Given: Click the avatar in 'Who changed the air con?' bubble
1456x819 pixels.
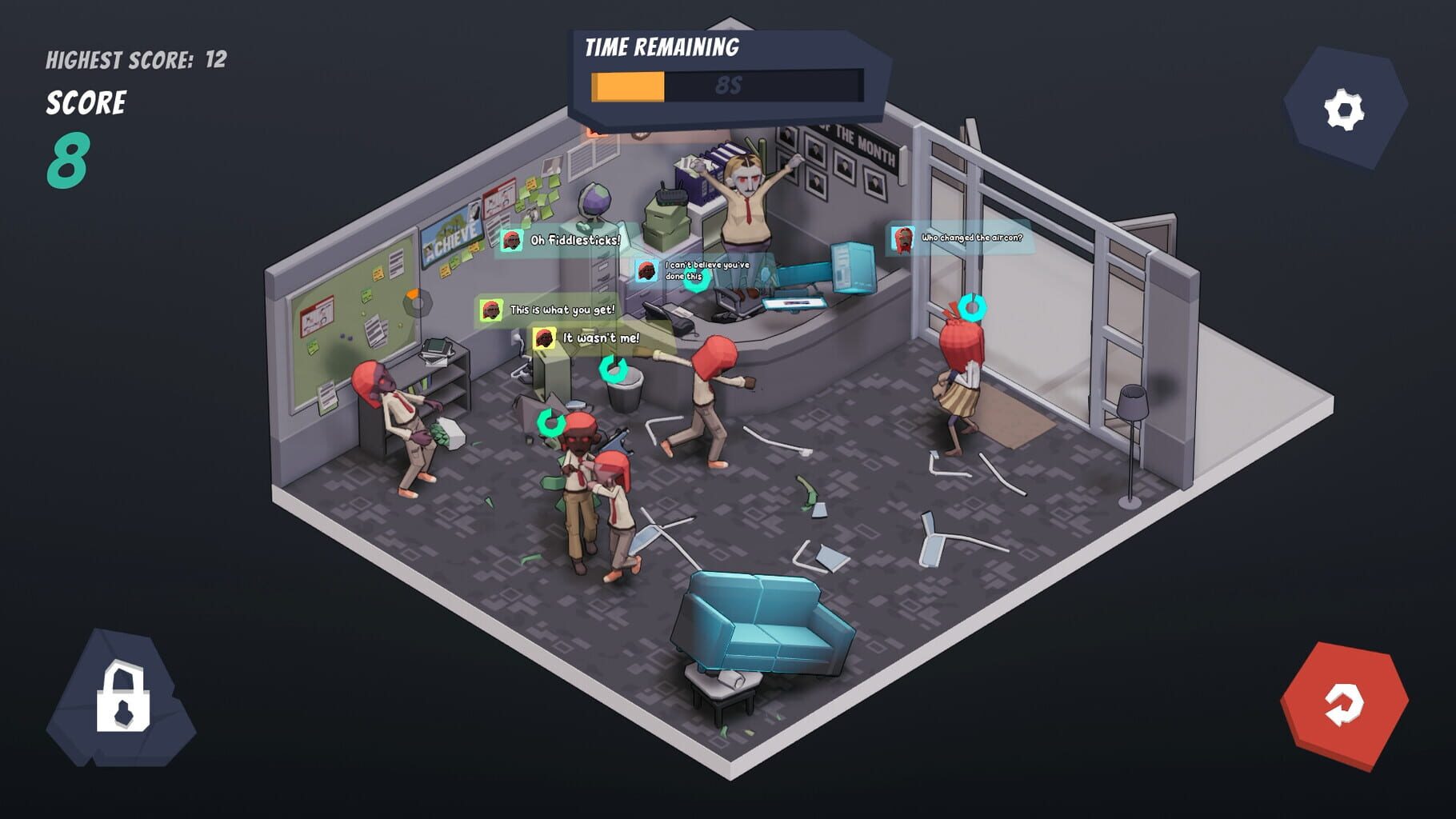Looking at the screenshot, I should tap(903, 238).
